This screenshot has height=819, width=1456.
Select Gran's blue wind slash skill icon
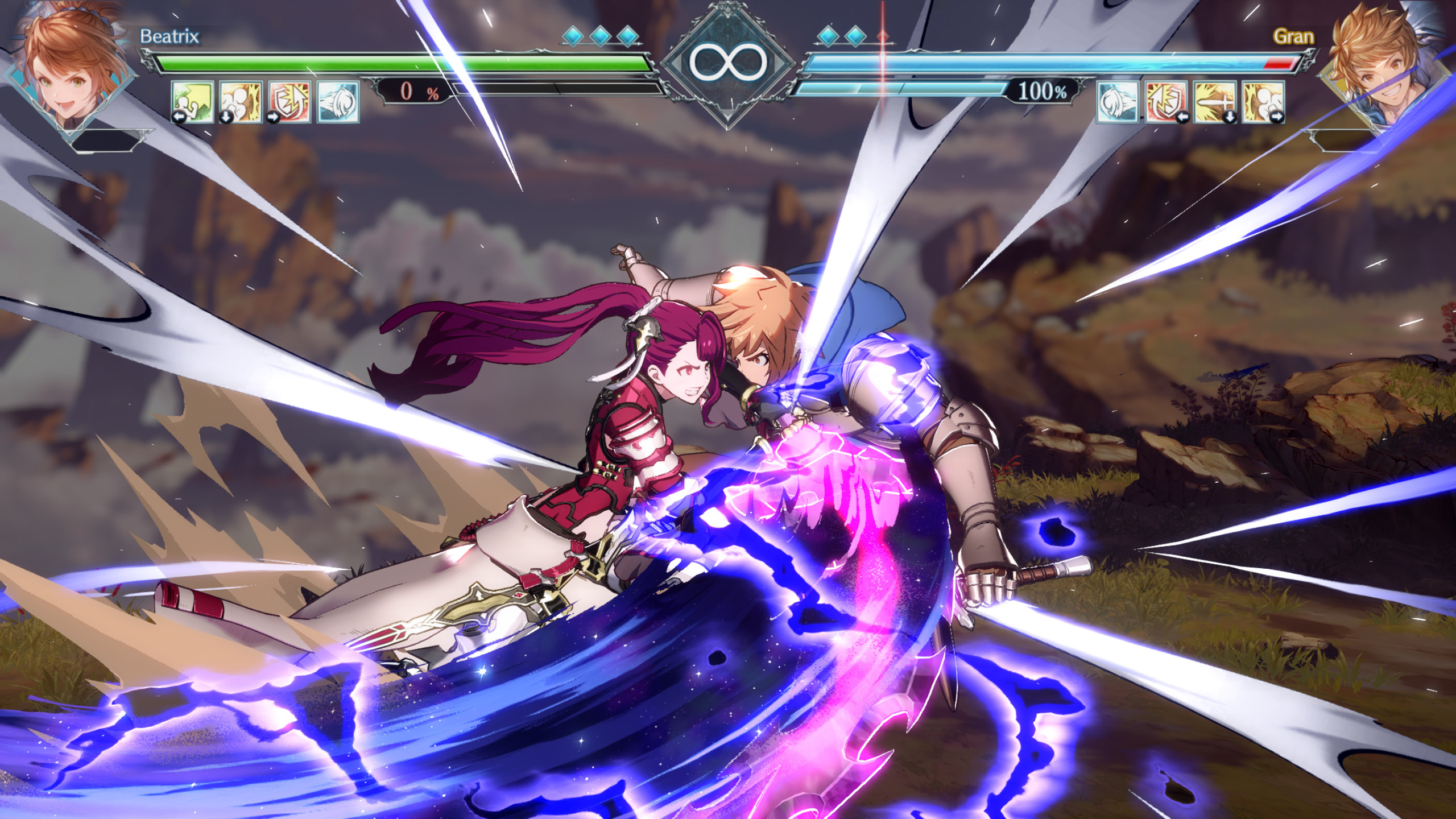pos(1117,102)
